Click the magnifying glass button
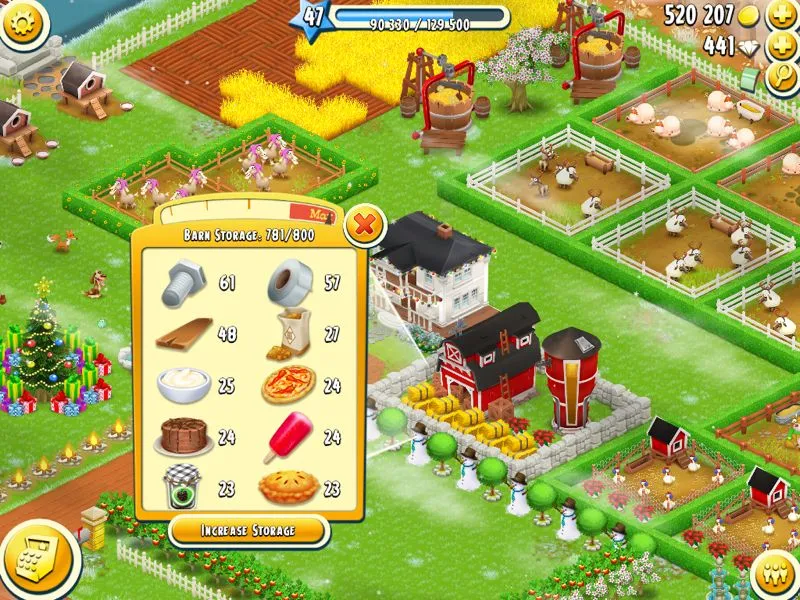 [x=779, y=79]
